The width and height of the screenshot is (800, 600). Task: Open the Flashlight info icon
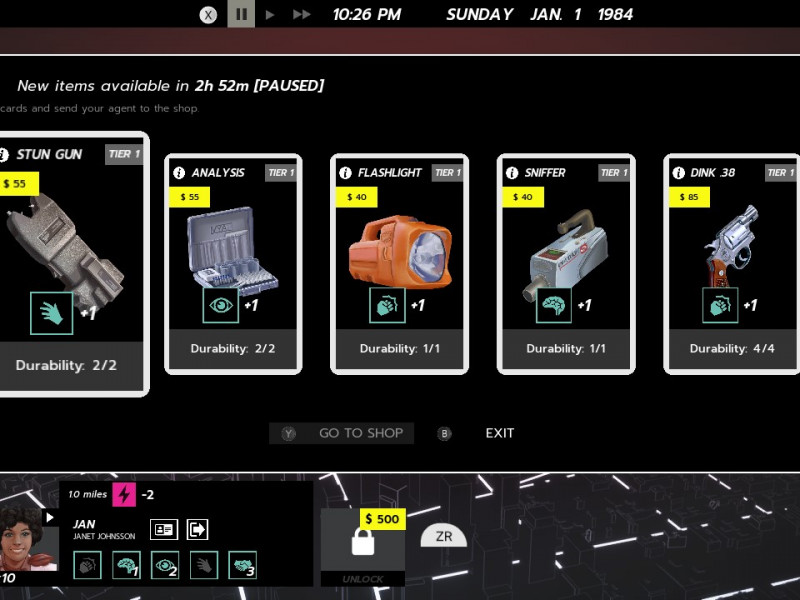[x=346, y=173]
